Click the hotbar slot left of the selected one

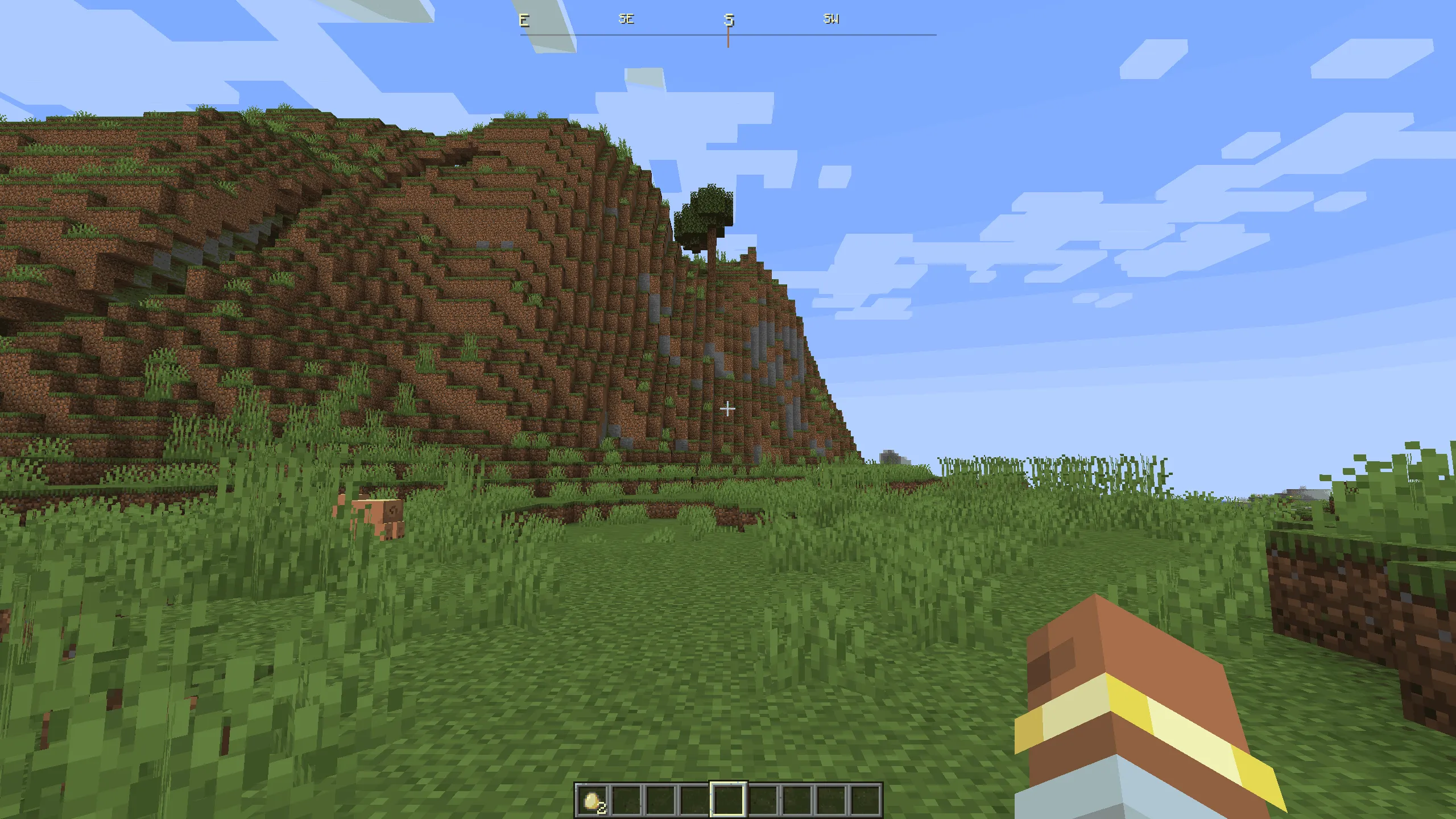pos(694,800)
